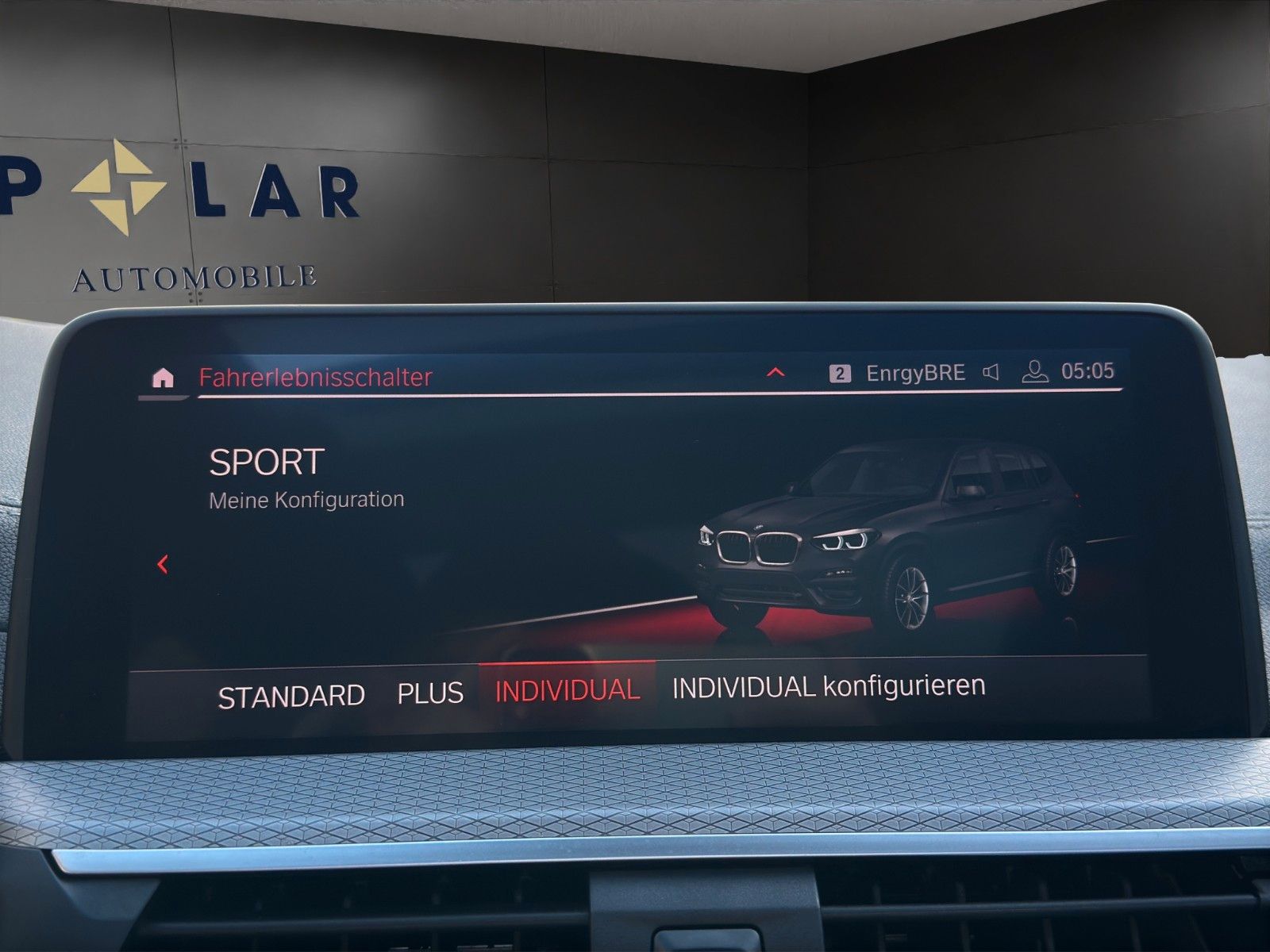Open the Fahrerlebnisschalter menu title
1270x952 pixels.
[x=316, y=378]
